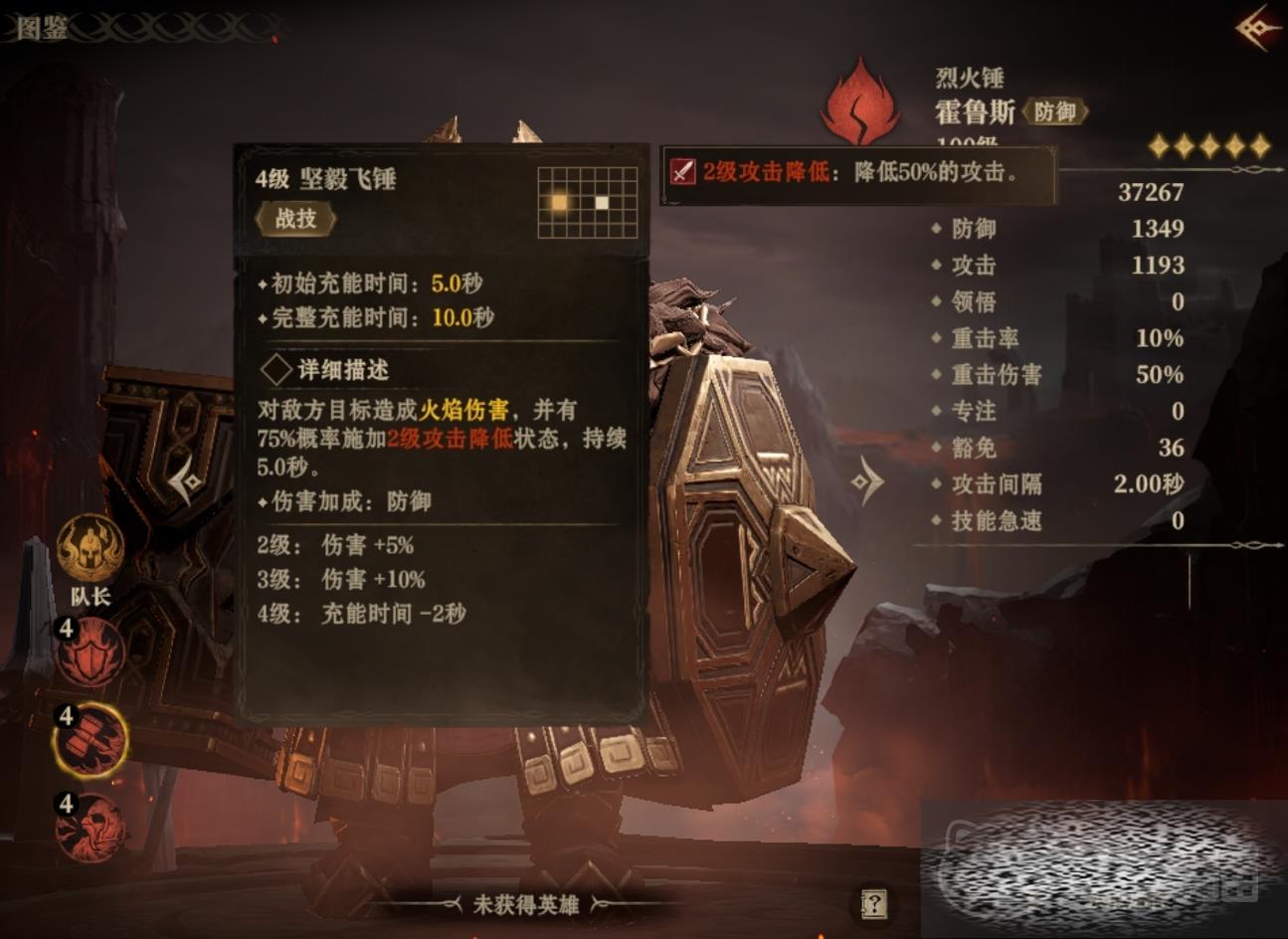Viewport: 1288px width, 939px height.
Task: Click the 防御 role tag beside 霍鲁斯
Action: click(x=1054, y=112)
